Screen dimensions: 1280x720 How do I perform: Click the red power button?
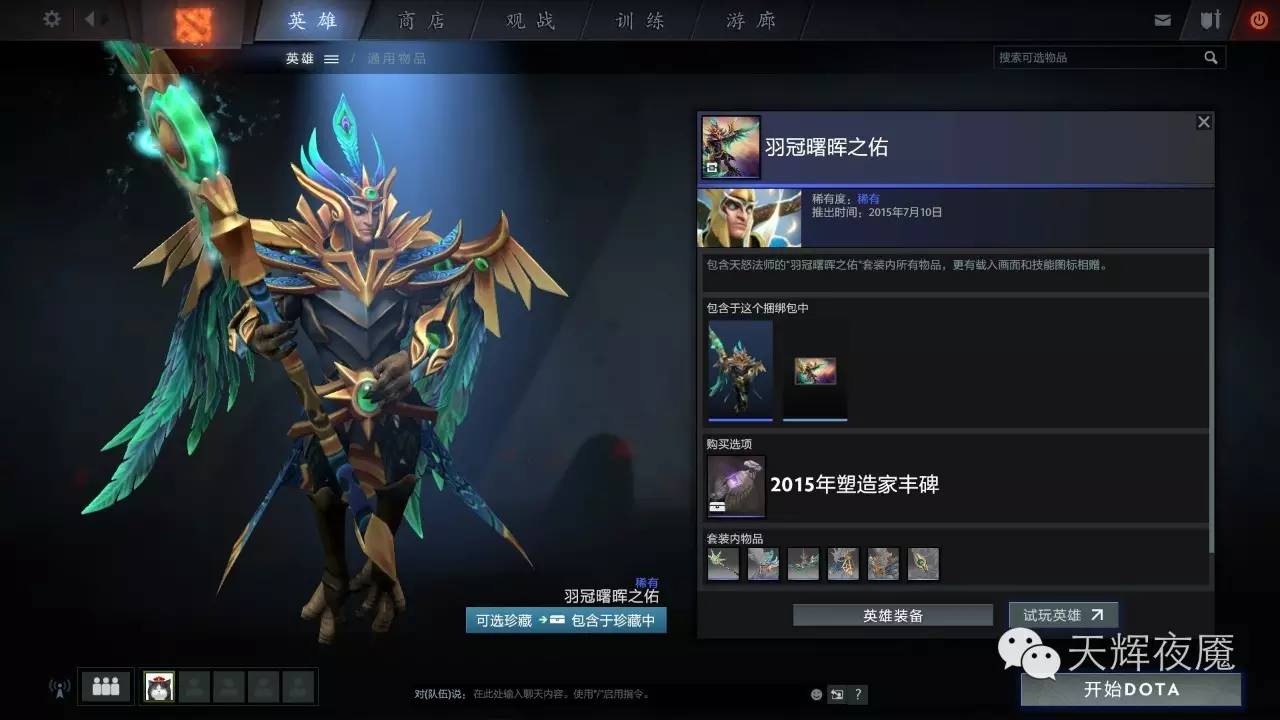click(1258, 18)
